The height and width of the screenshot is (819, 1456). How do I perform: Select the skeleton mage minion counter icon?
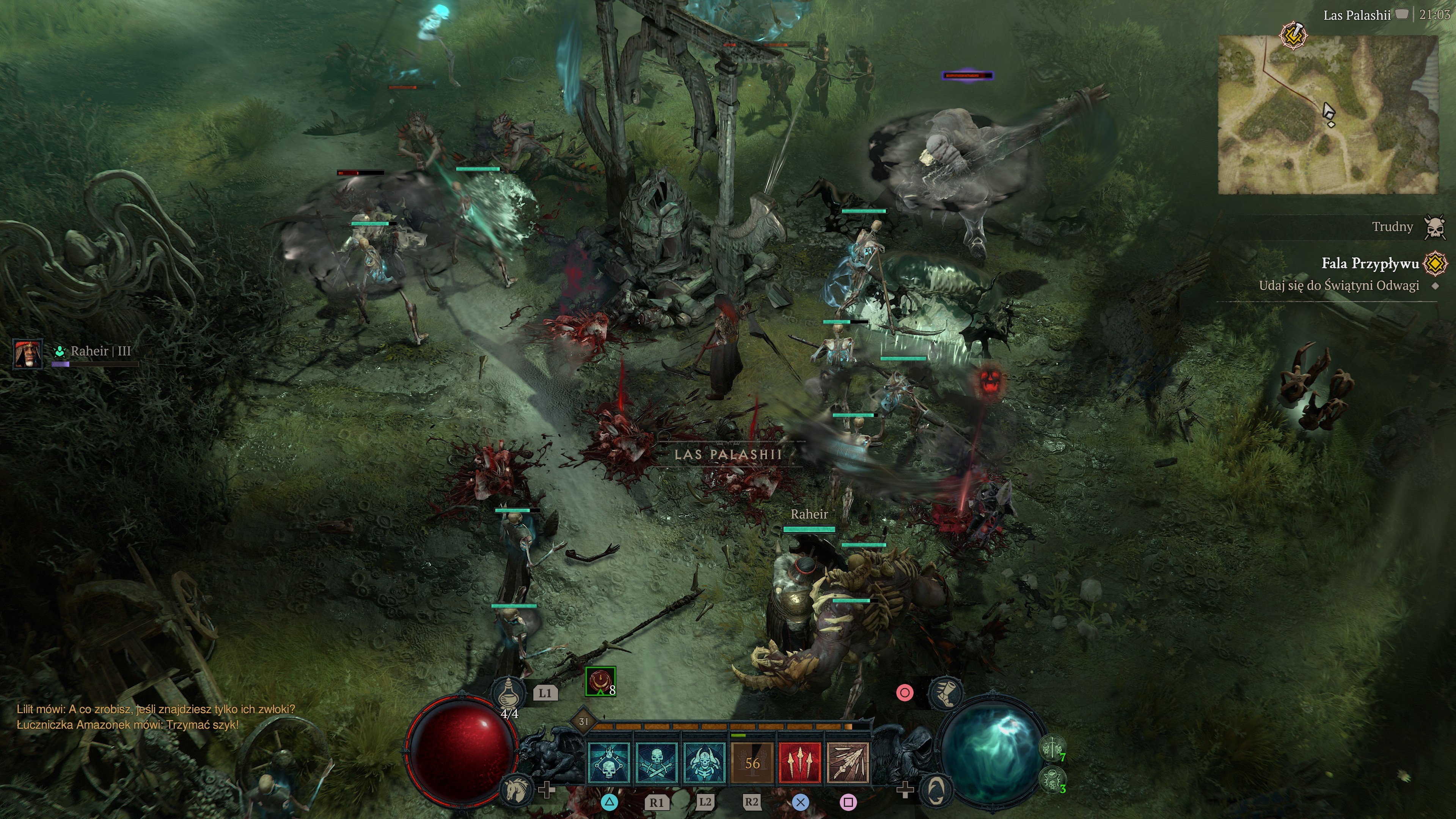click(x=1052, y=781)
